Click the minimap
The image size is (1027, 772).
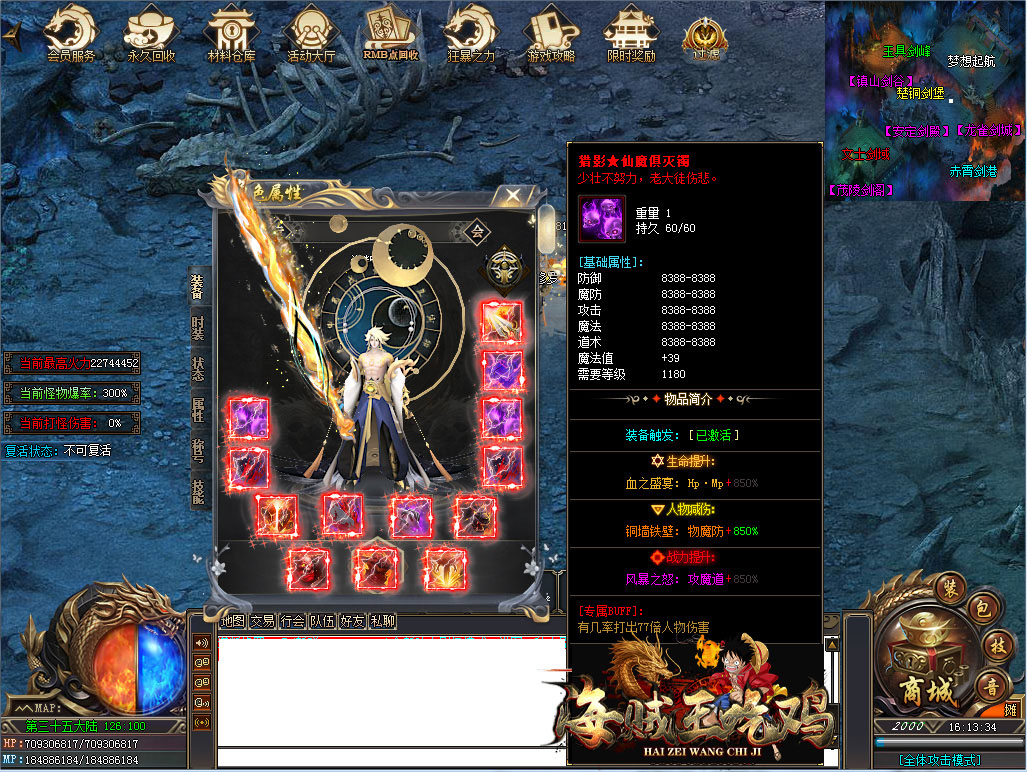point(924,100)
